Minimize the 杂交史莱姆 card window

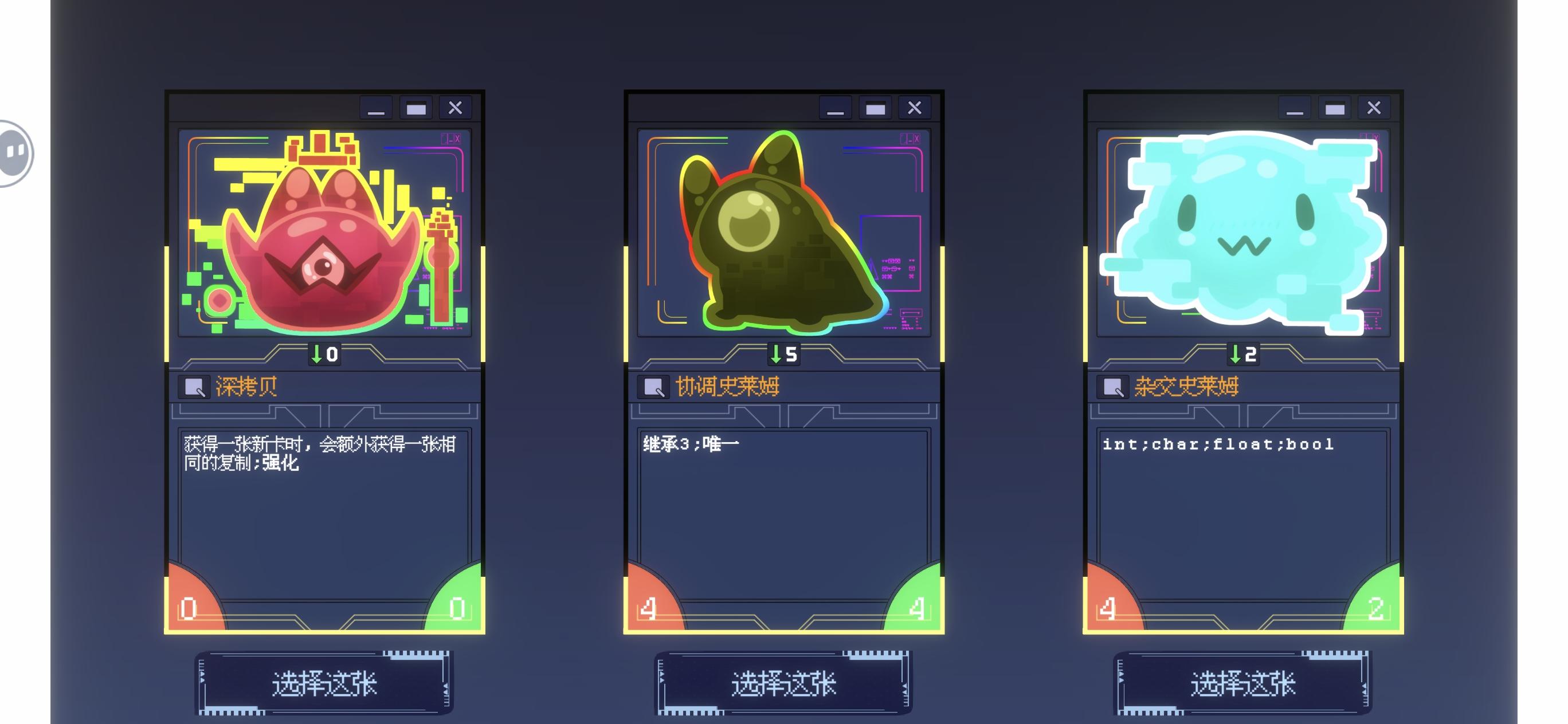click(x=1294, y=108)
